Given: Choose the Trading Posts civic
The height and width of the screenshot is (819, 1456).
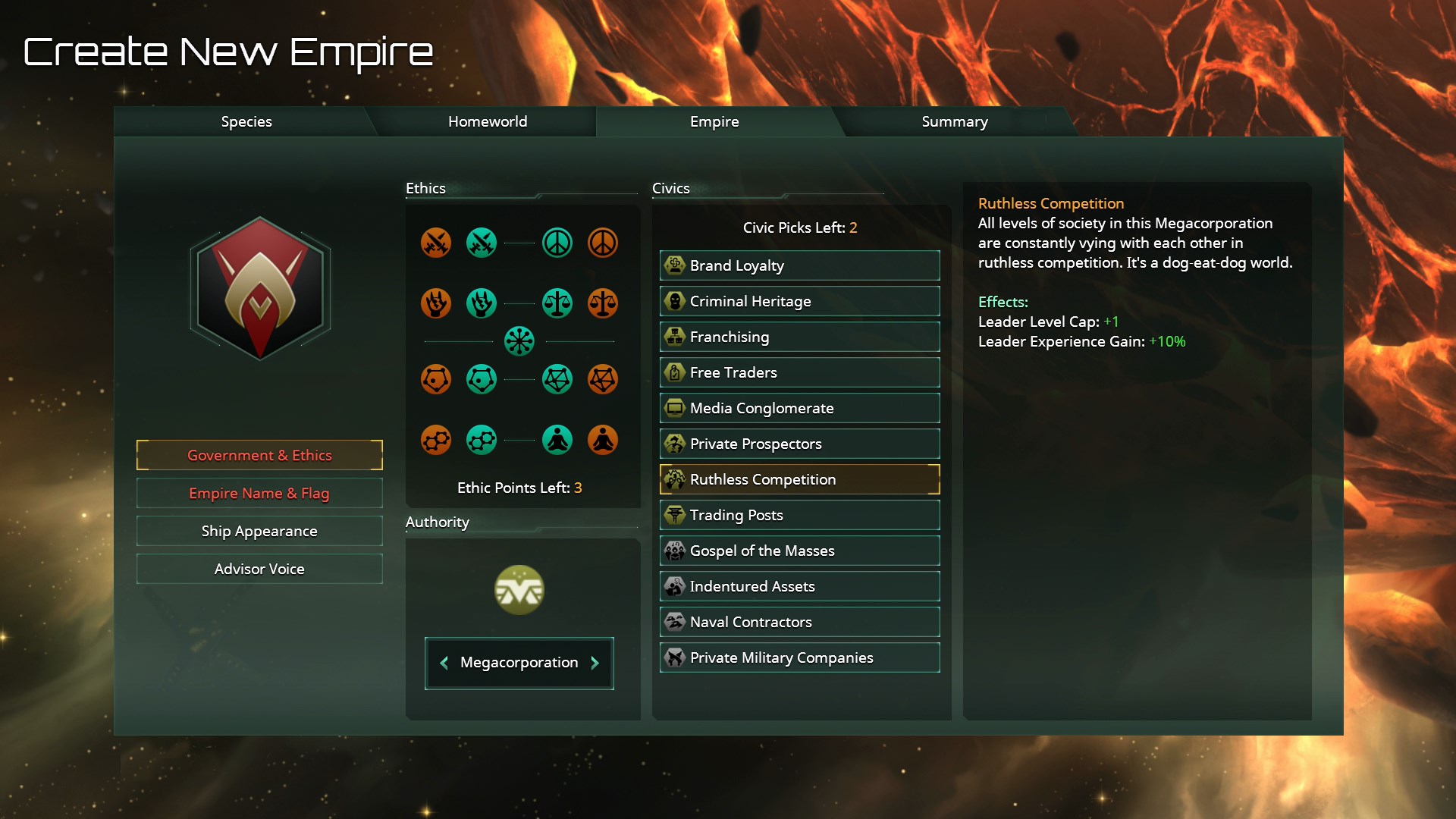Looking at the screenshot, I should [799, 515].
